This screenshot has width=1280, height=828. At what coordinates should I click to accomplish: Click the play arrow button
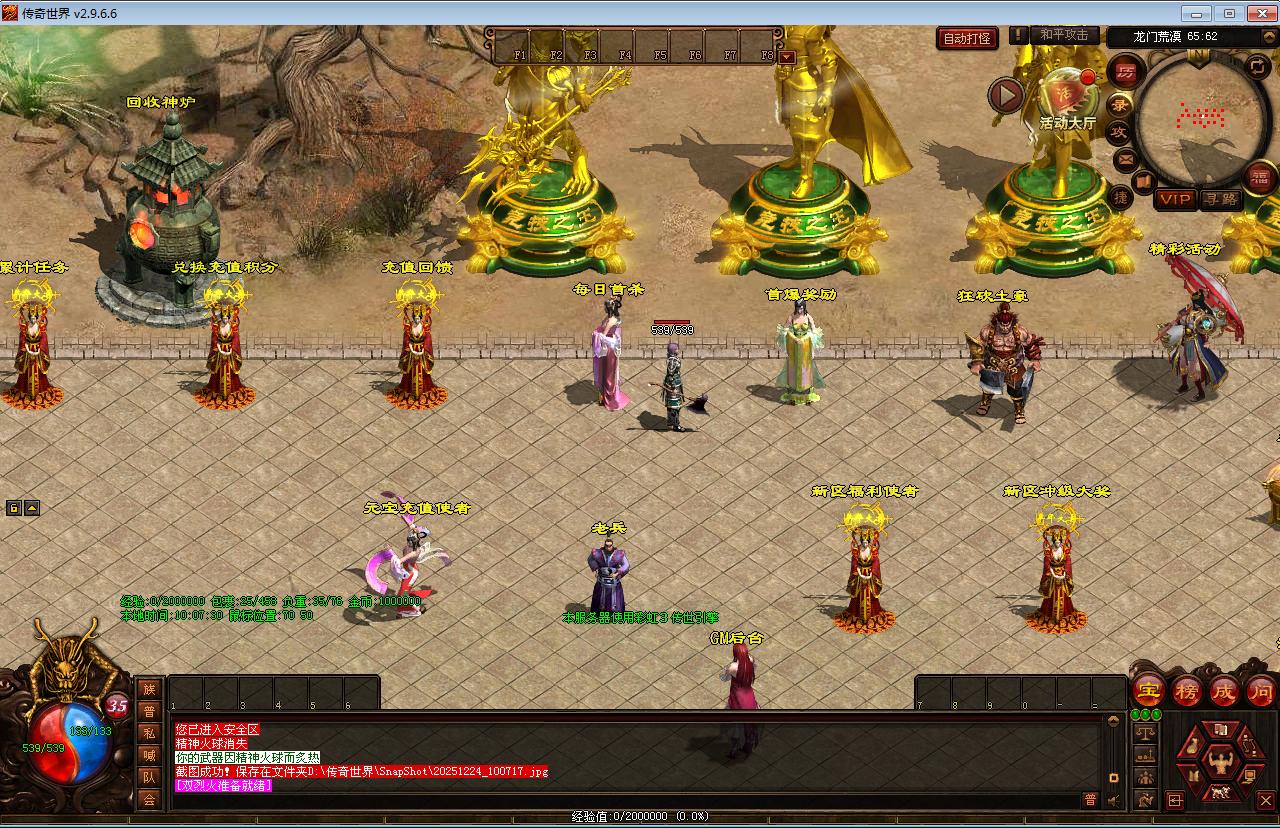pos(1006,95)
